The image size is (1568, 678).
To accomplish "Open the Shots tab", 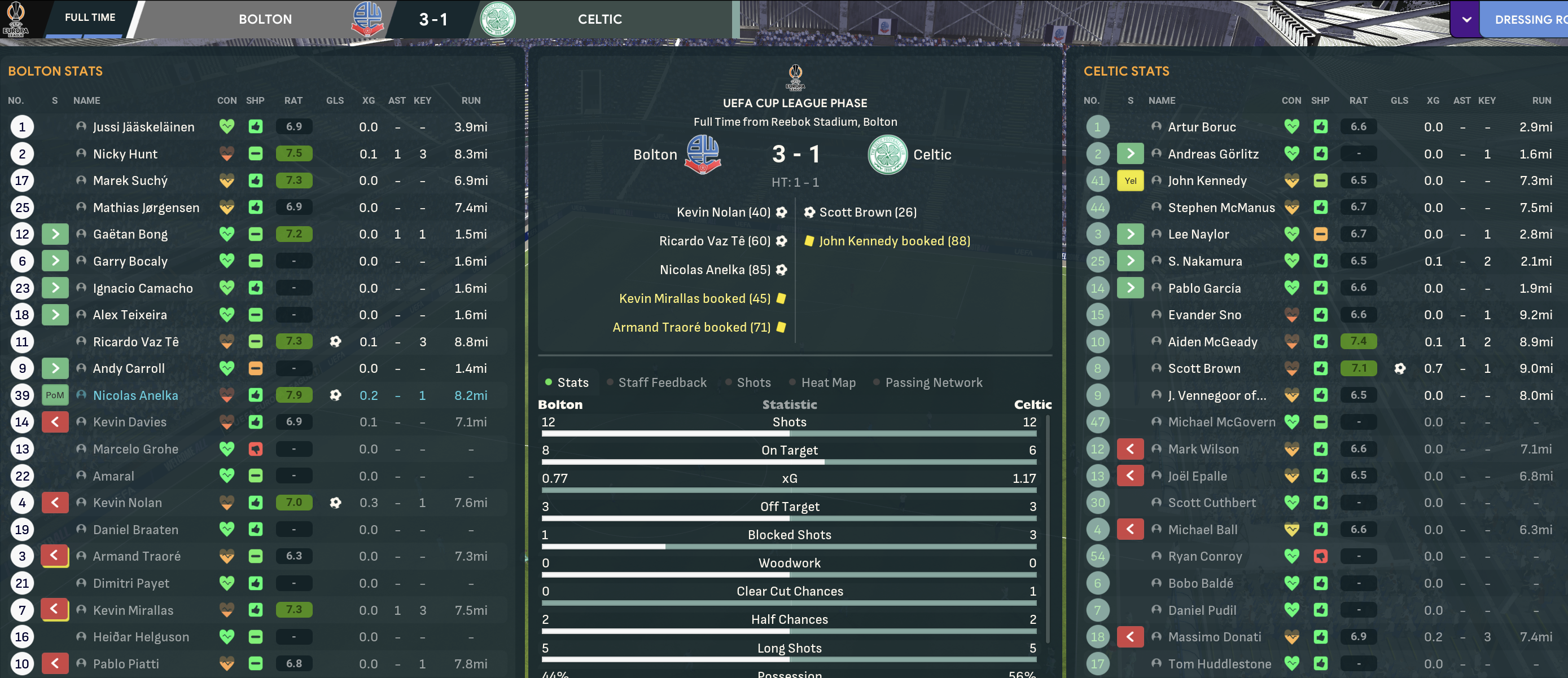I will point(753,382).
